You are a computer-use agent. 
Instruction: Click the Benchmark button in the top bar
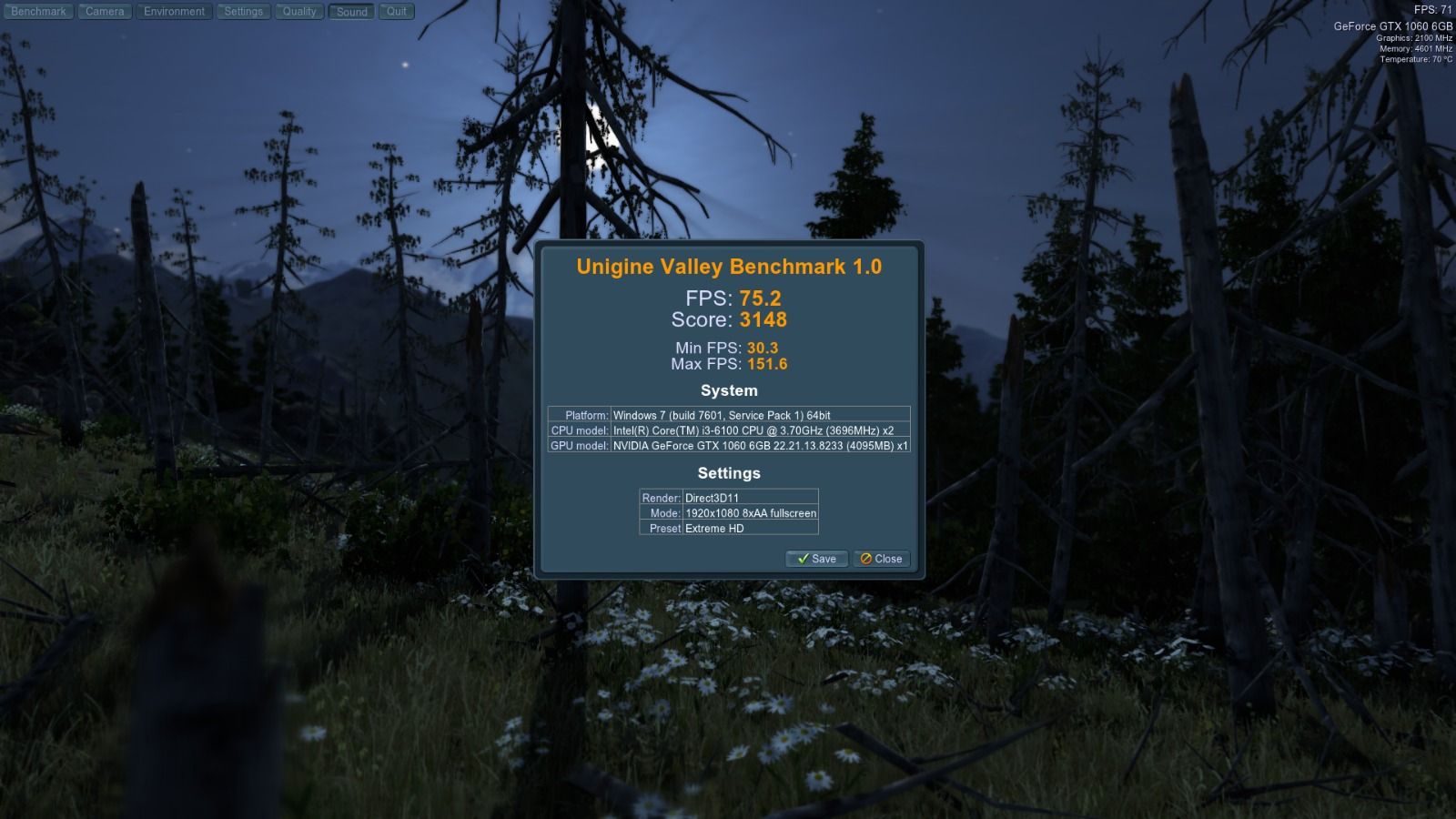pyautogui.click(x=38, y=12)
